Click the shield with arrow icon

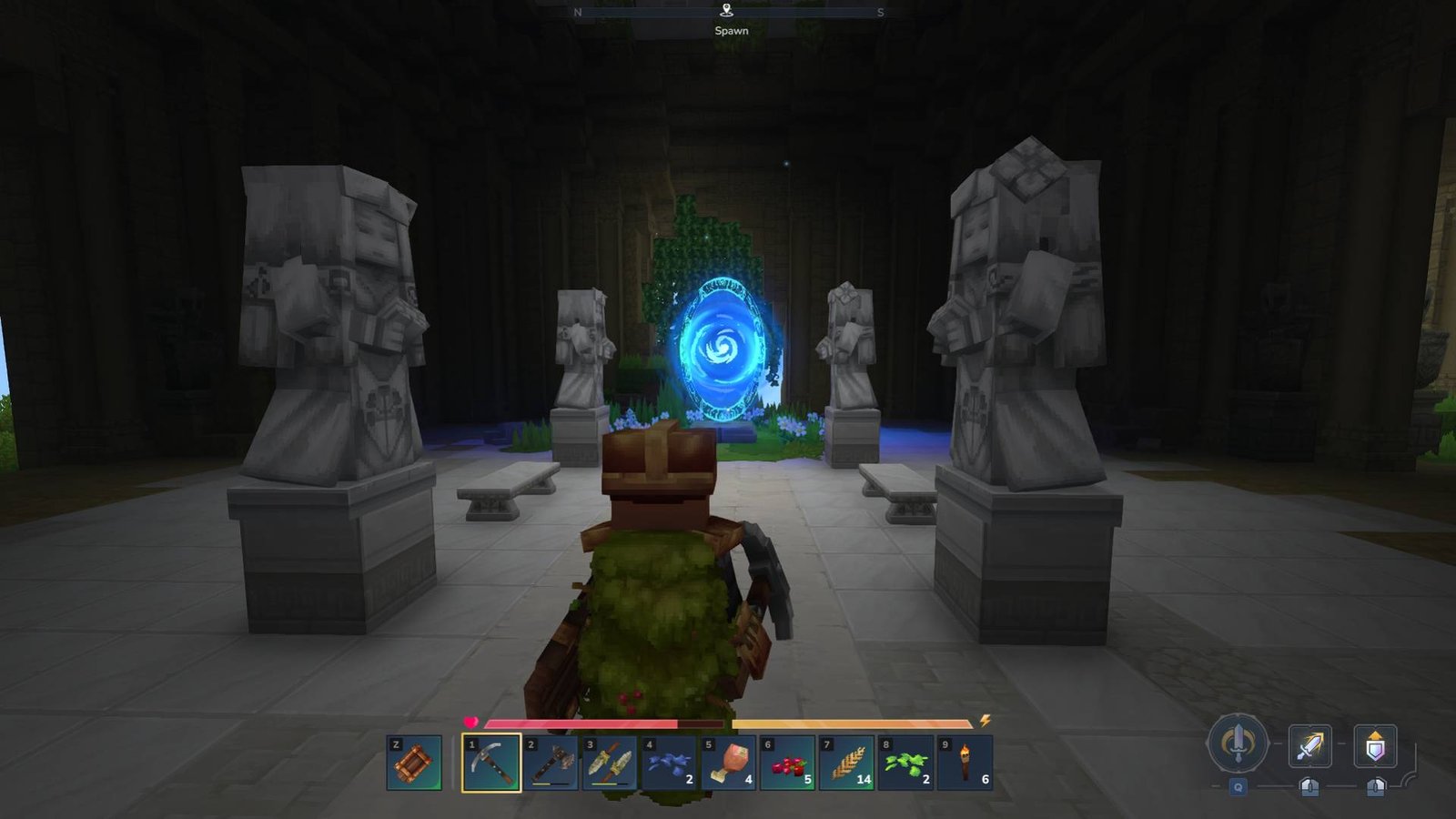[1375, 747]
